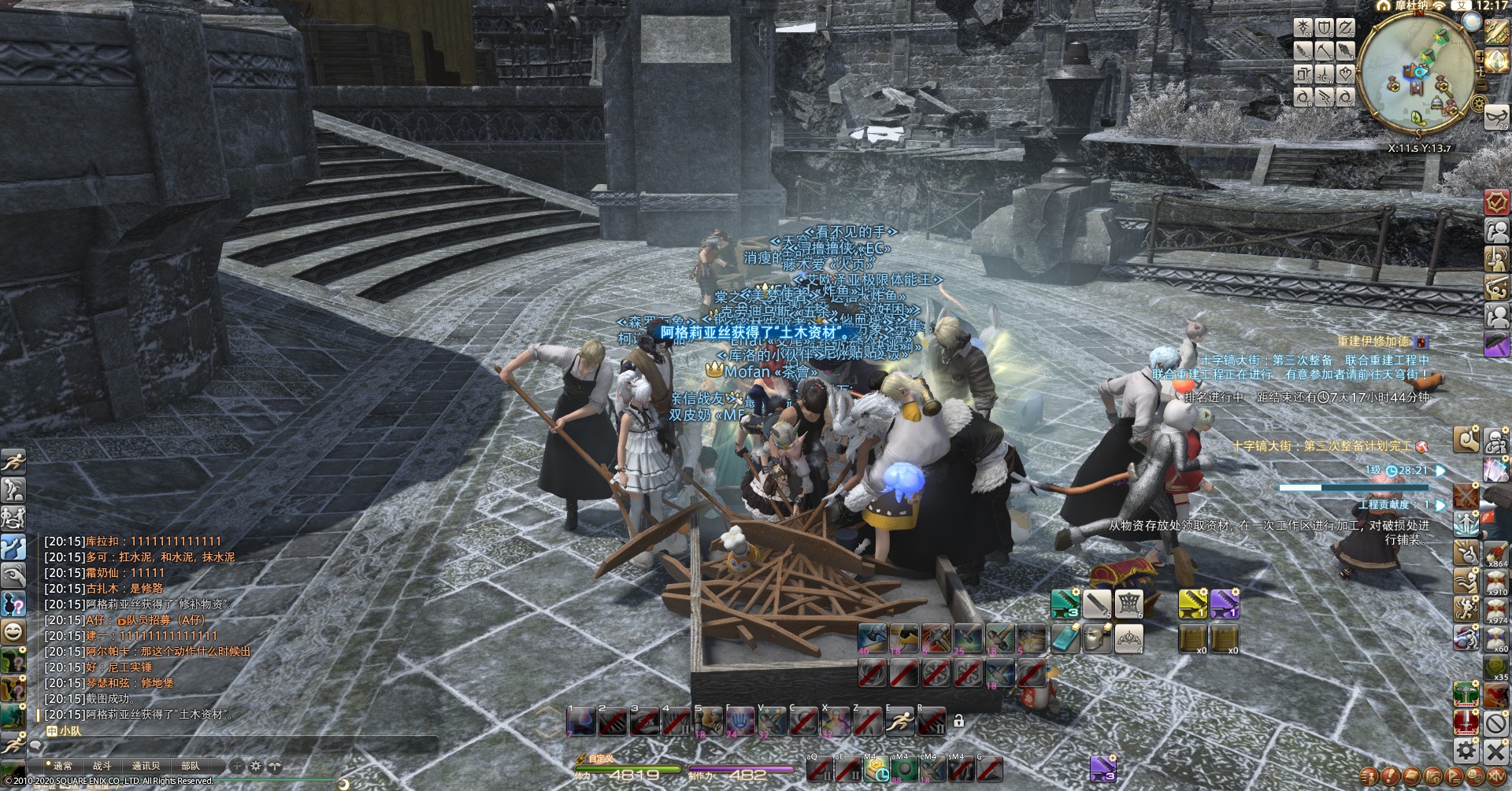Toggle the hotbar padlock

958,720
